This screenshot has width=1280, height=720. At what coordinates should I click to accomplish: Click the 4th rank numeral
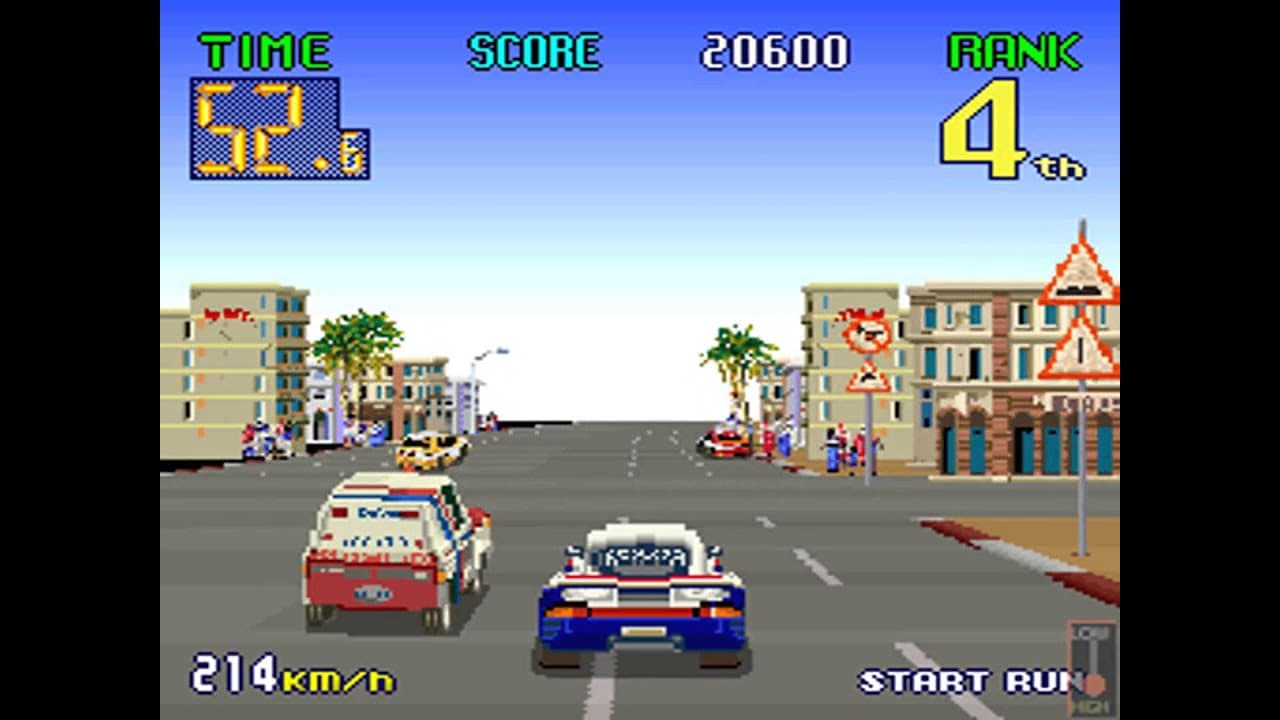985,130
